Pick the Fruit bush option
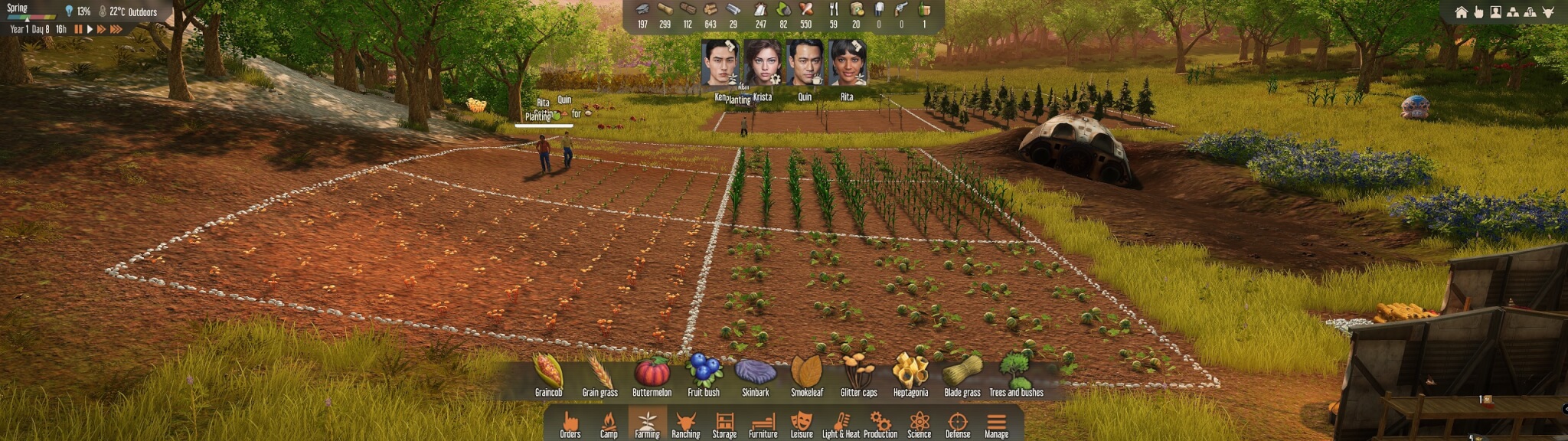The height and width of the screenshot is (441, 1568). [x=703, y=374]
